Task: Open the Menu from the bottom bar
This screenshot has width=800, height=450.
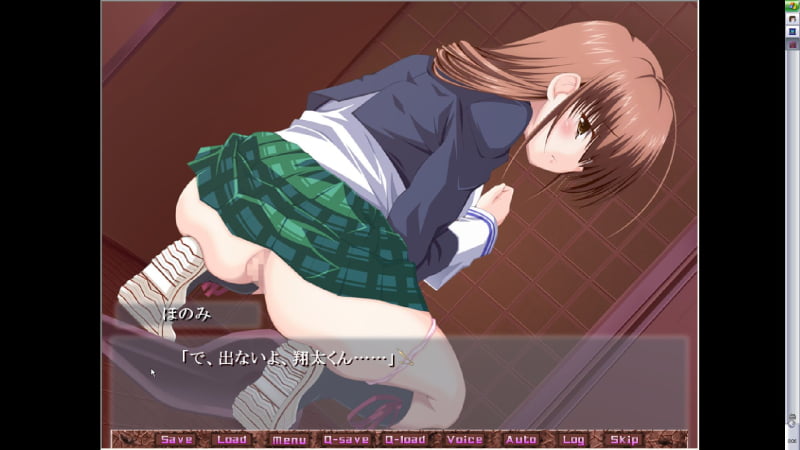Action: click(x=288, y=439)
